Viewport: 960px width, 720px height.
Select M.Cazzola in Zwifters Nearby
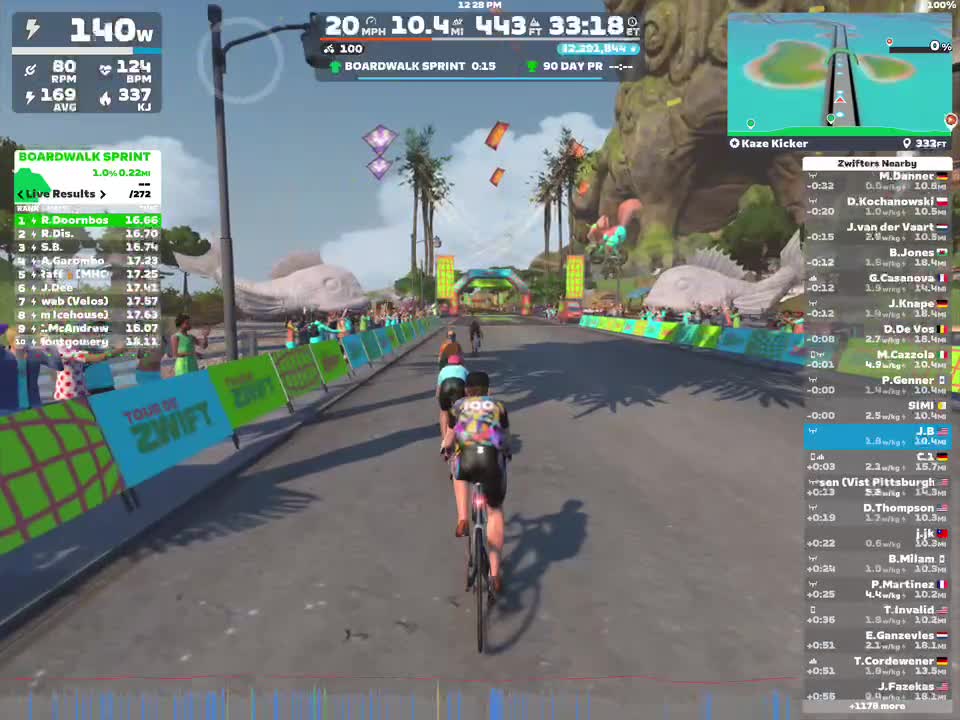(x=877, y=360)
